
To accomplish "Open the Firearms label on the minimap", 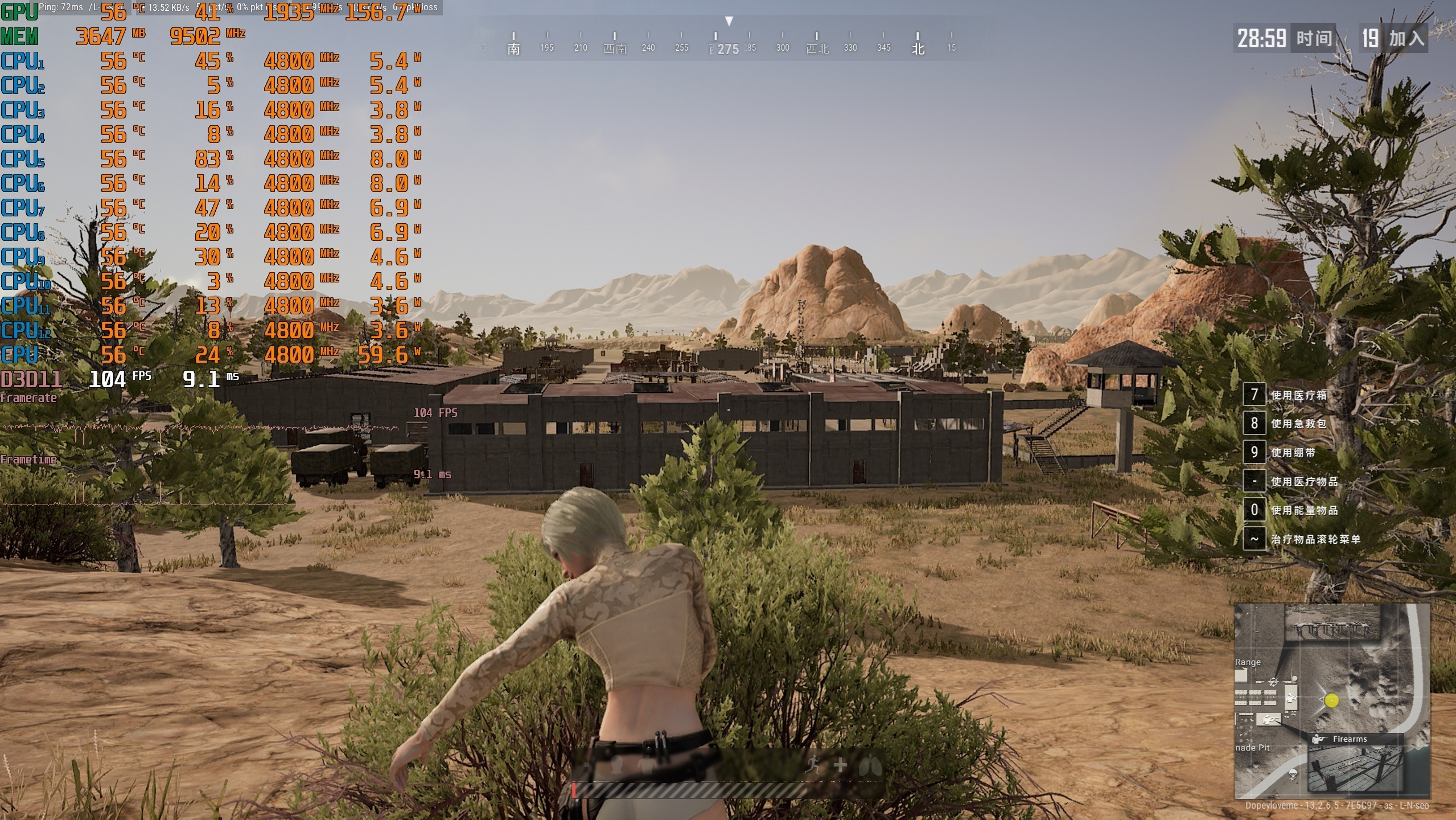I will pos(1350,739).
